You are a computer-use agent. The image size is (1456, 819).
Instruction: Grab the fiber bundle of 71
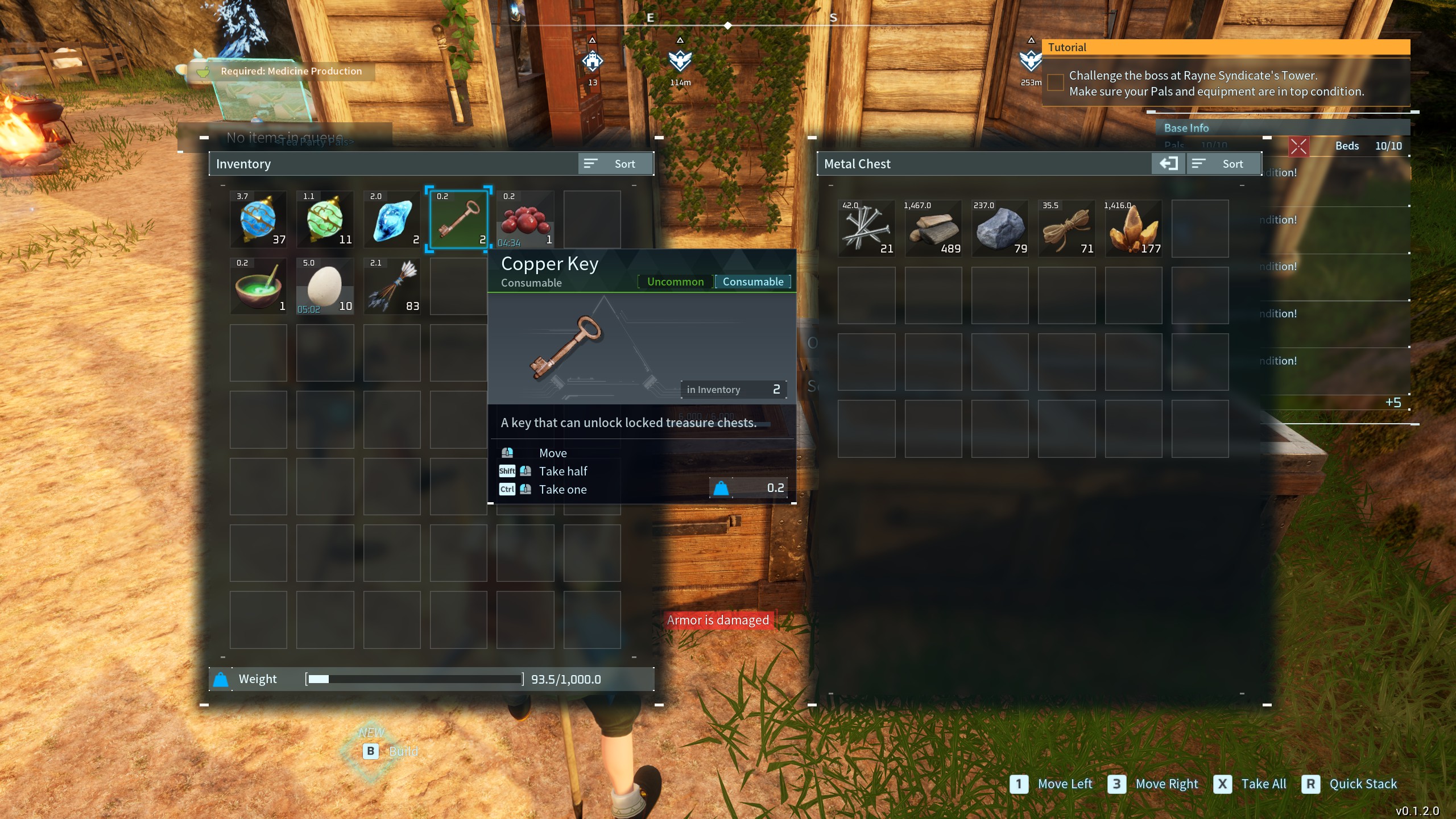point(1066,229)
